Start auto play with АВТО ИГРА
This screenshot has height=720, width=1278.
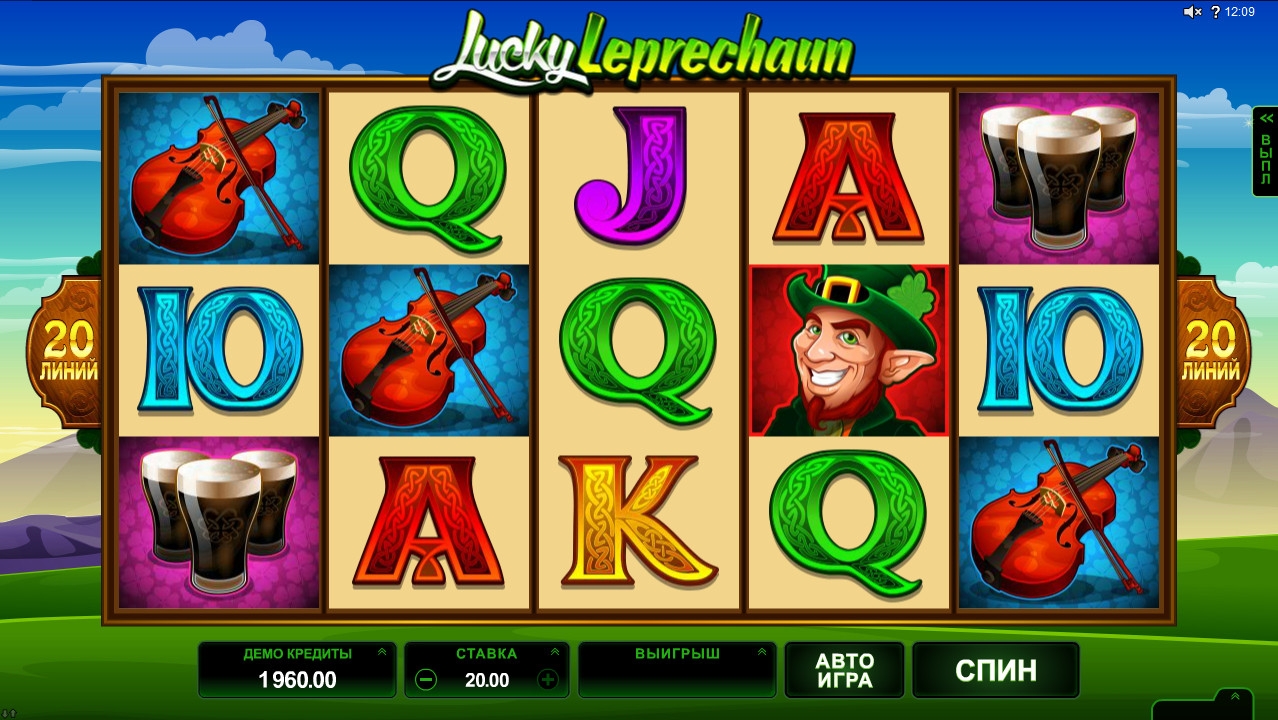coord(844,670)
